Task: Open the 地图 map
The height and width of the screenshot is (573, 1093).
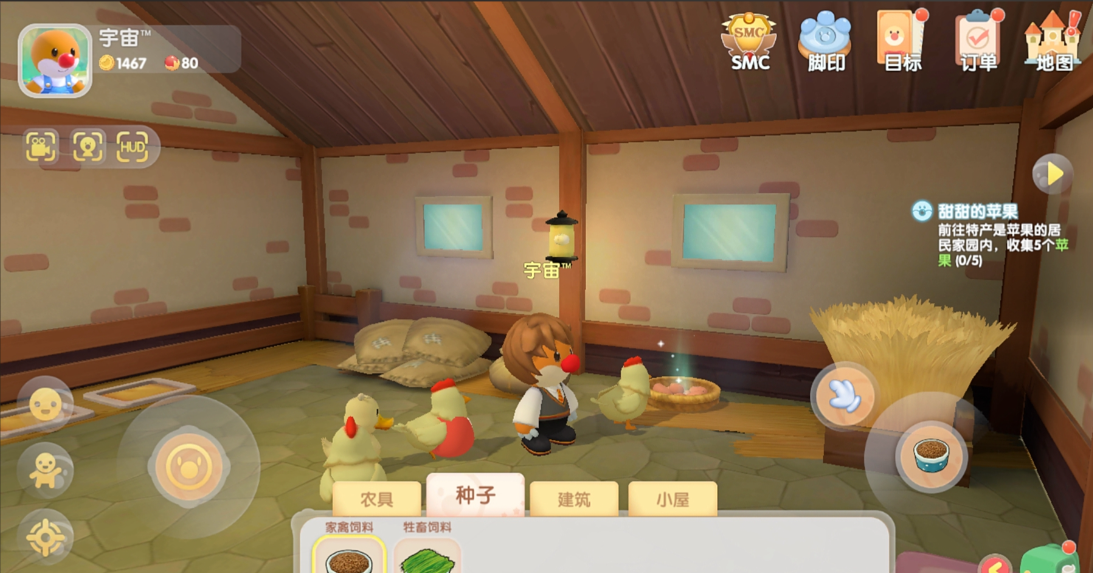Action: pos(1053,42)
